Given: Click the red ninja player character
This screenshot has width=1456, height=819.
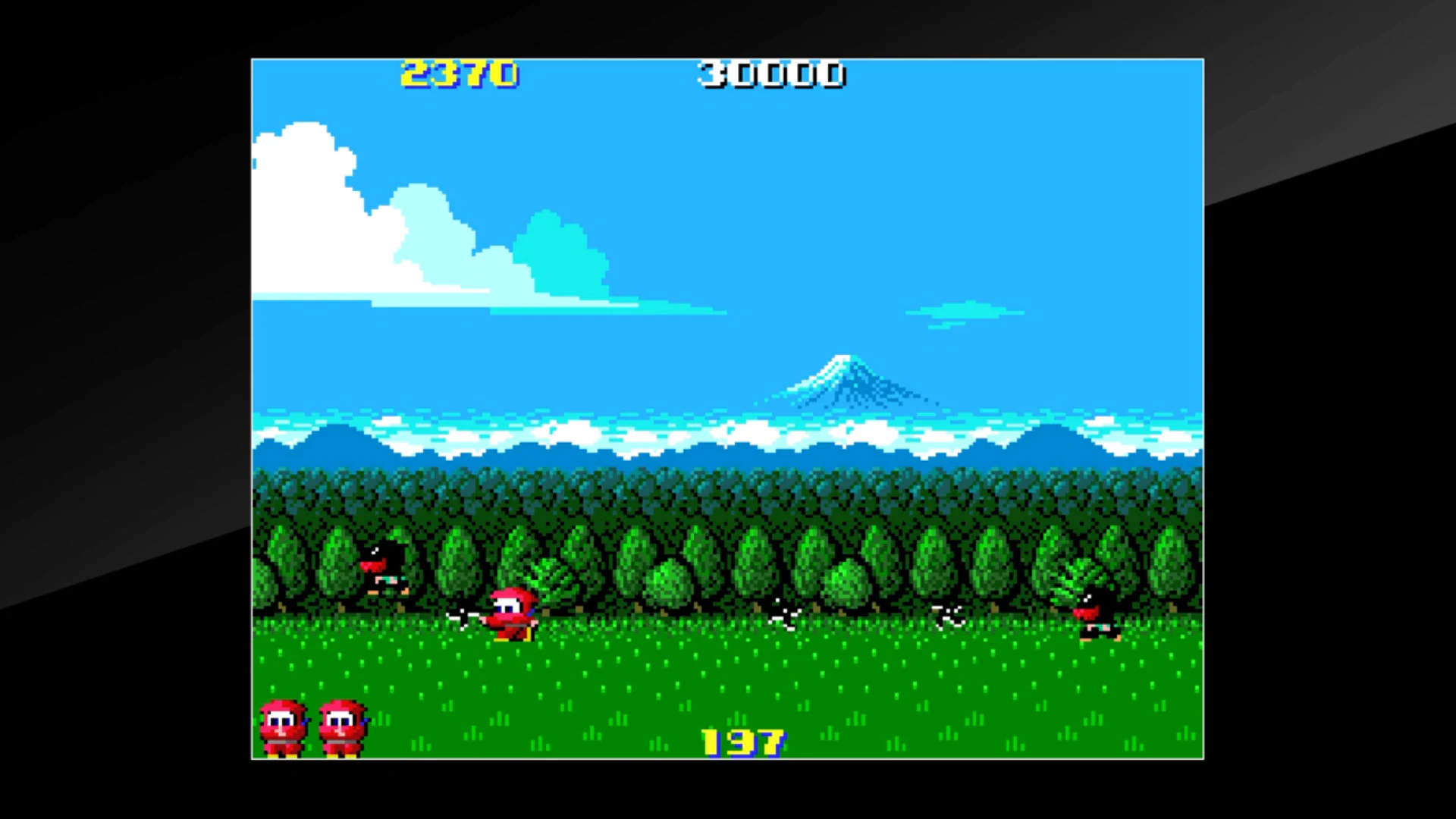Looking at the screenshot, I should 512,614.
